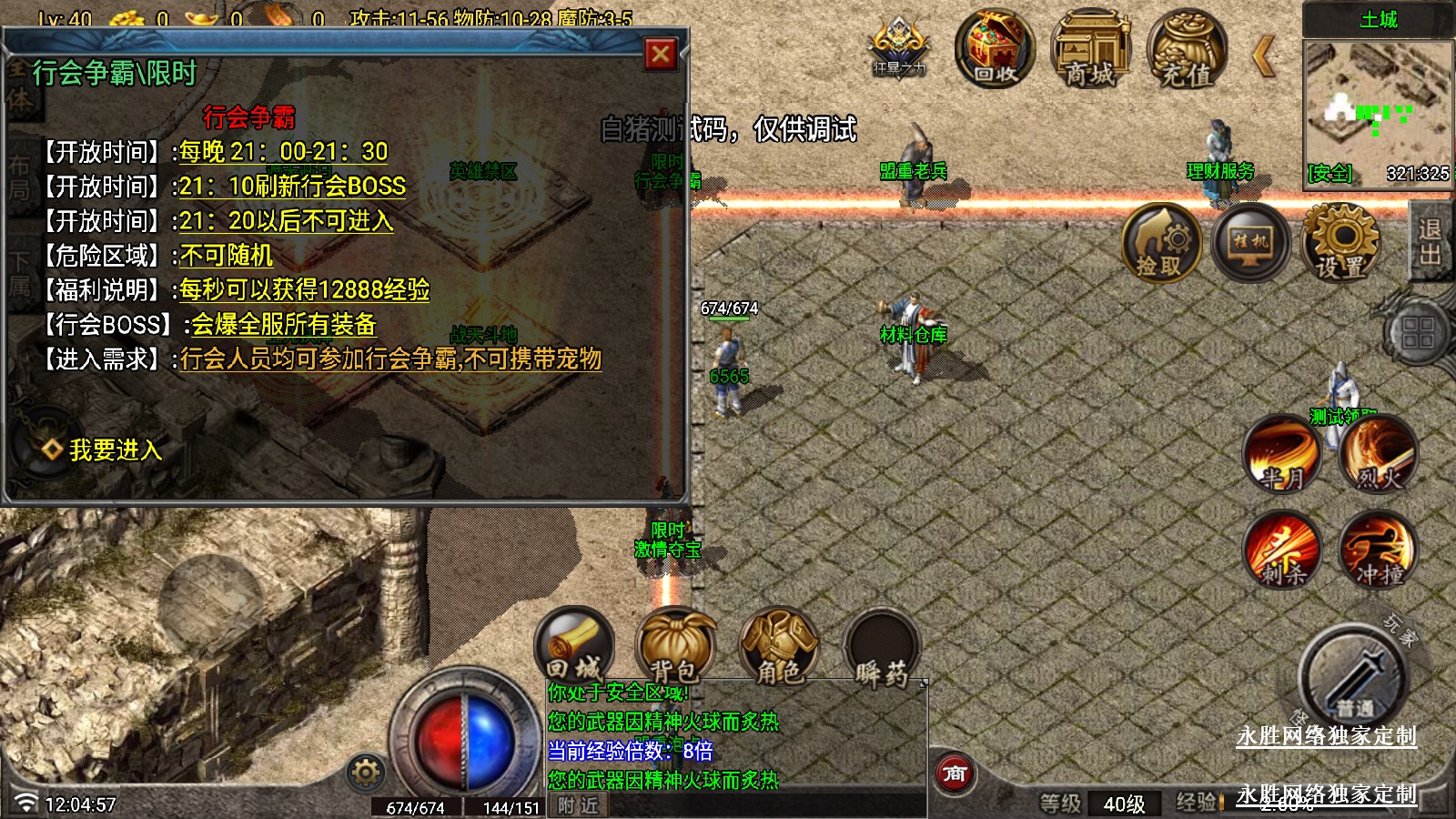The image size is (1456, 819).
Task: Click the 退出 exit button
Action: [x=1431, y=241]
